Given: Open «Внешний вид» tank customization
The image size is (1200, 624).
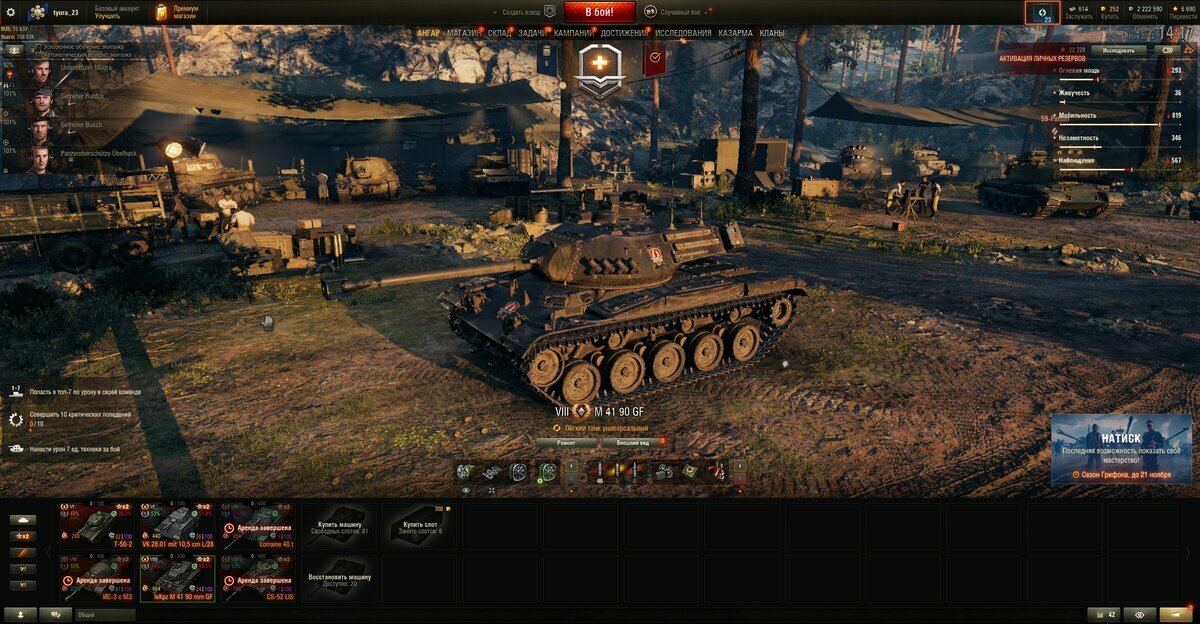Looking at the screenshot, I should 633,441.
